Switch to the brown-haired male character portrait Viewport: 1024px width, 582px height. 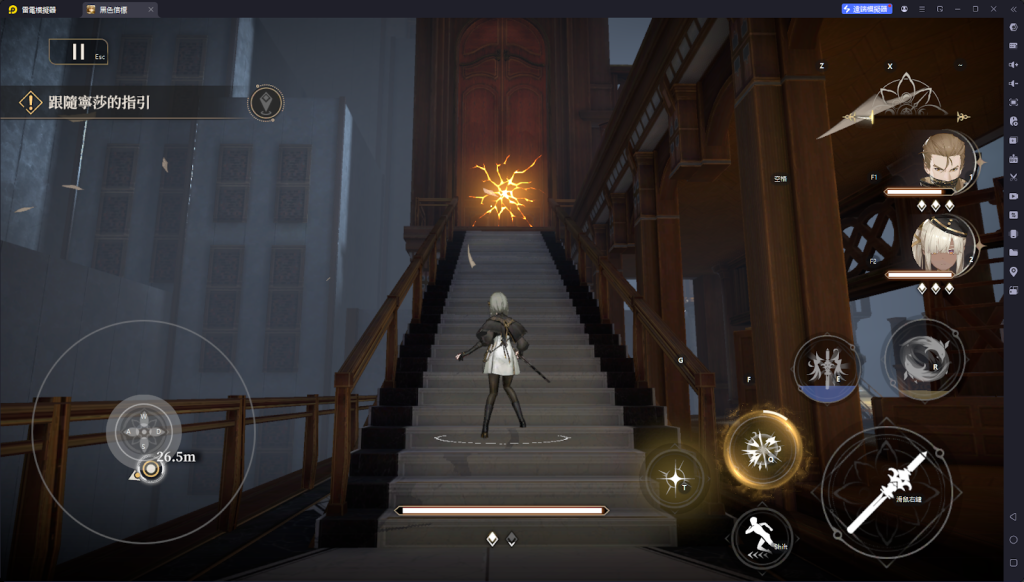[x=944, y=160]
